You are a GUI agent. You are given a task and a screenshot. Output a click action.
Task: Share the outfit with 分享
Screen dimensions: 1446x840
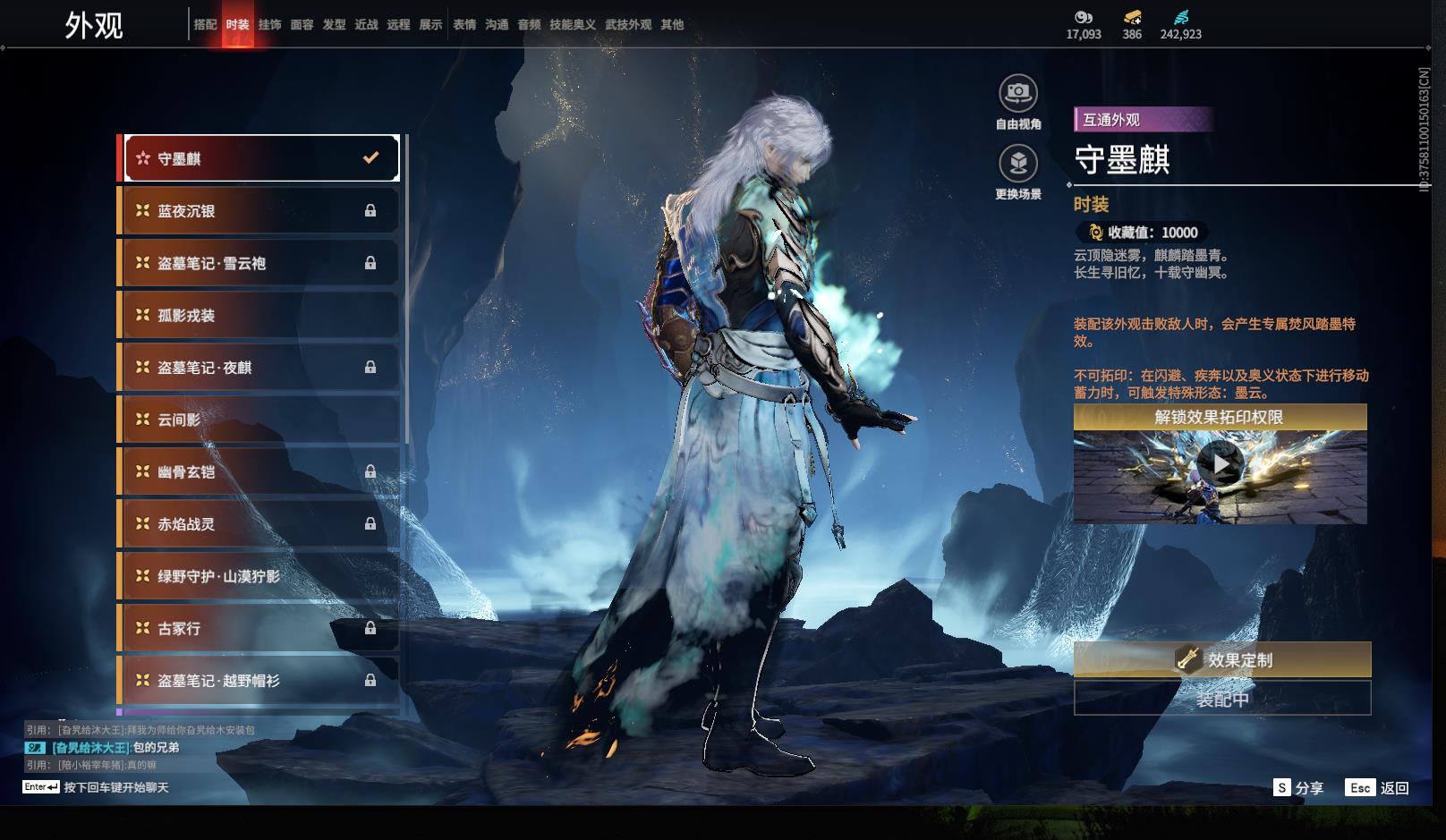(1298, 787)
